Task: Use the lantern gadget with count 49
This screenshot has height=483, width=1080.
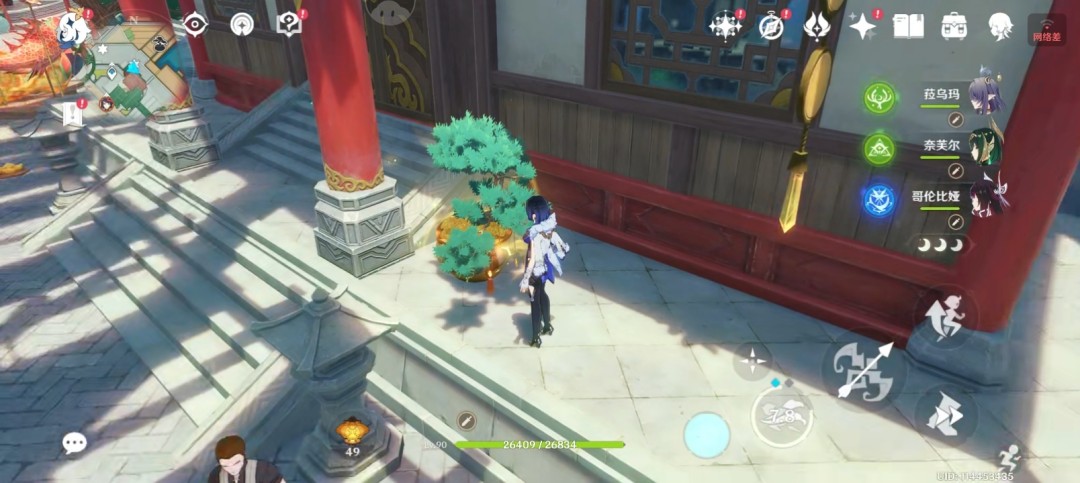Action: coord(351,432)
